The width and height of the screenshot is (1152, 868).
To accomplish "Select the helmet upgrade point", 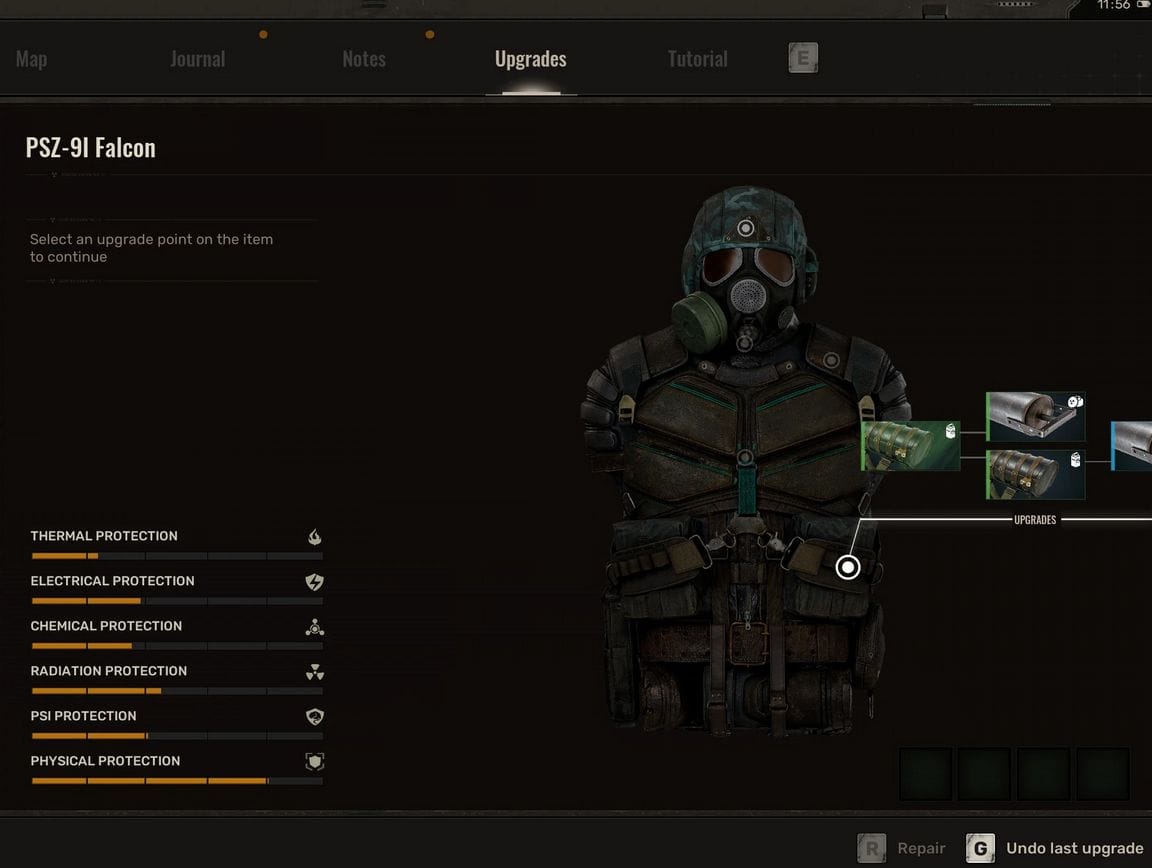I will pyautogui.click(x=746, y=228).
